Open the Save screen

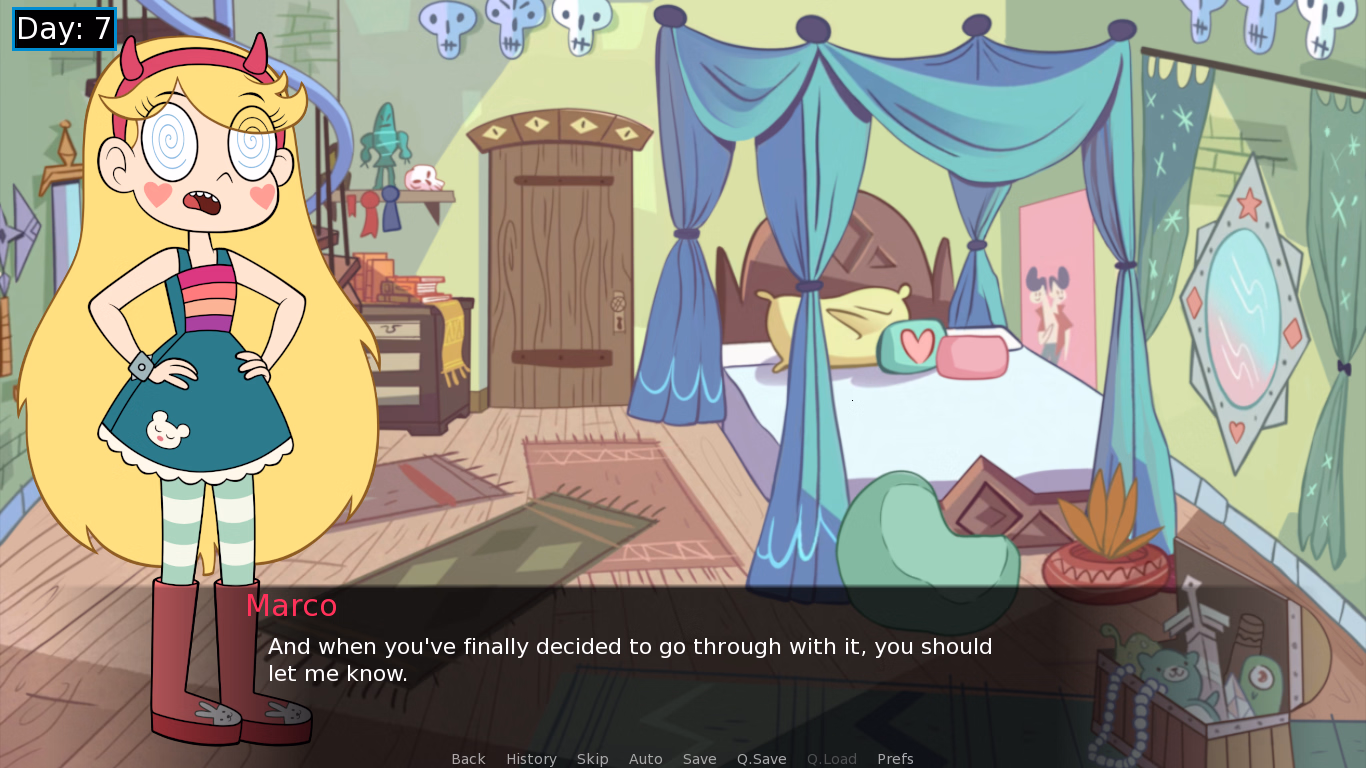click(x=699, y=758)
